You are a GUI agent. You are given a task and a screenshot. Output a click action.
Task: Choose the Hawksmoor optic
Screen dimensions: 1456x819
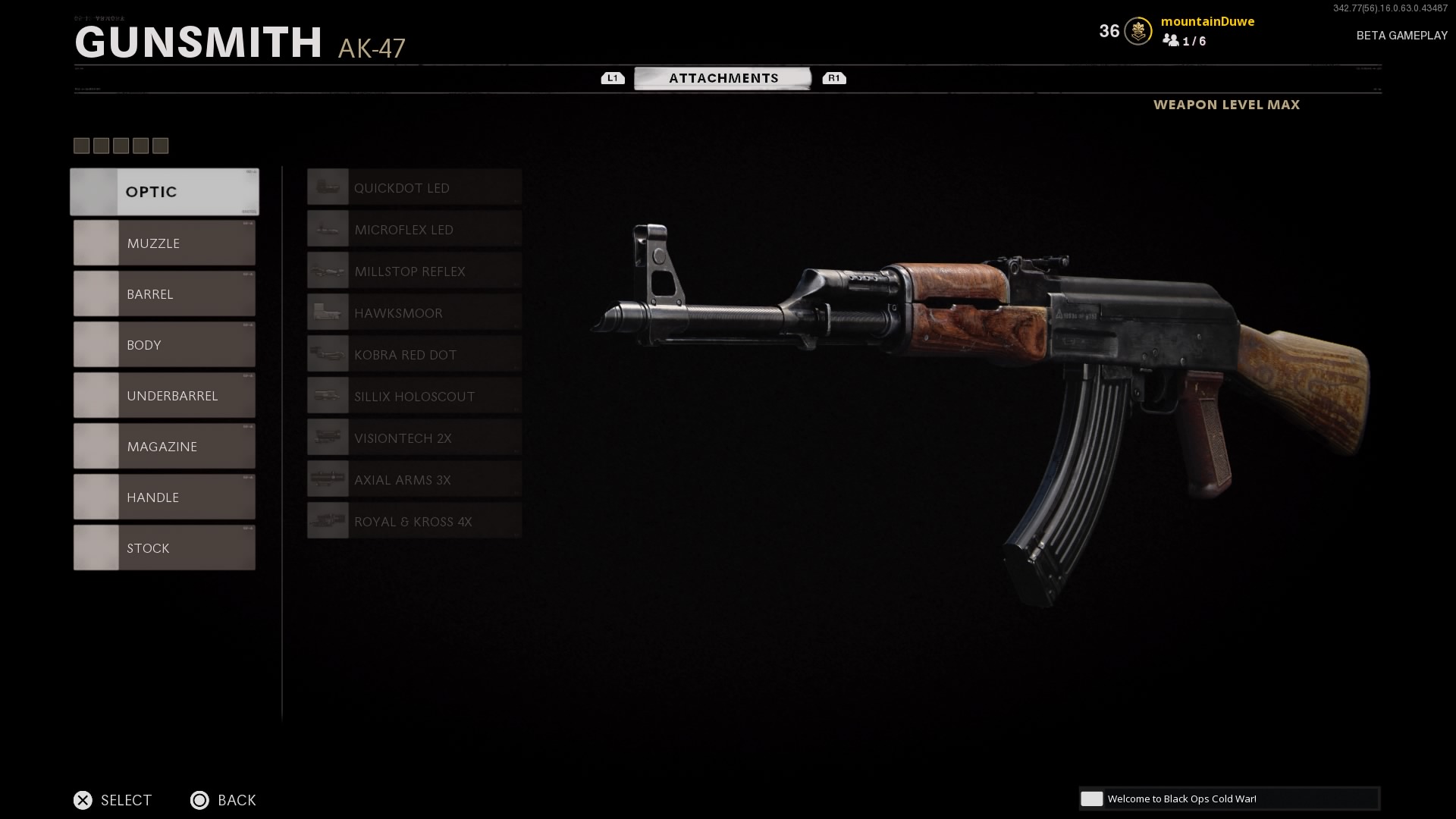(x=414, y=313)
